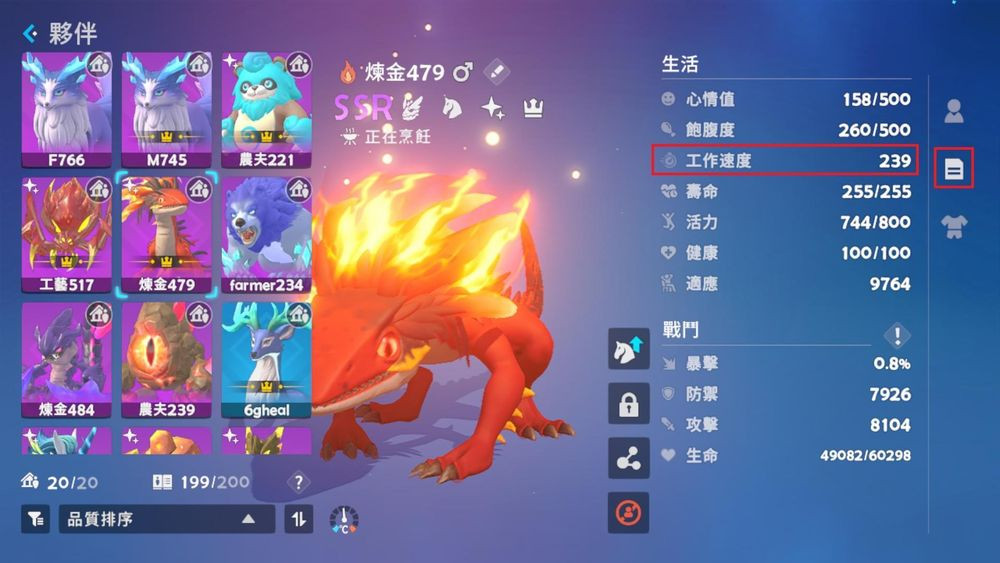Lock this companion with the padlock button
This screenshot has height=563, width=1000.
628,404
